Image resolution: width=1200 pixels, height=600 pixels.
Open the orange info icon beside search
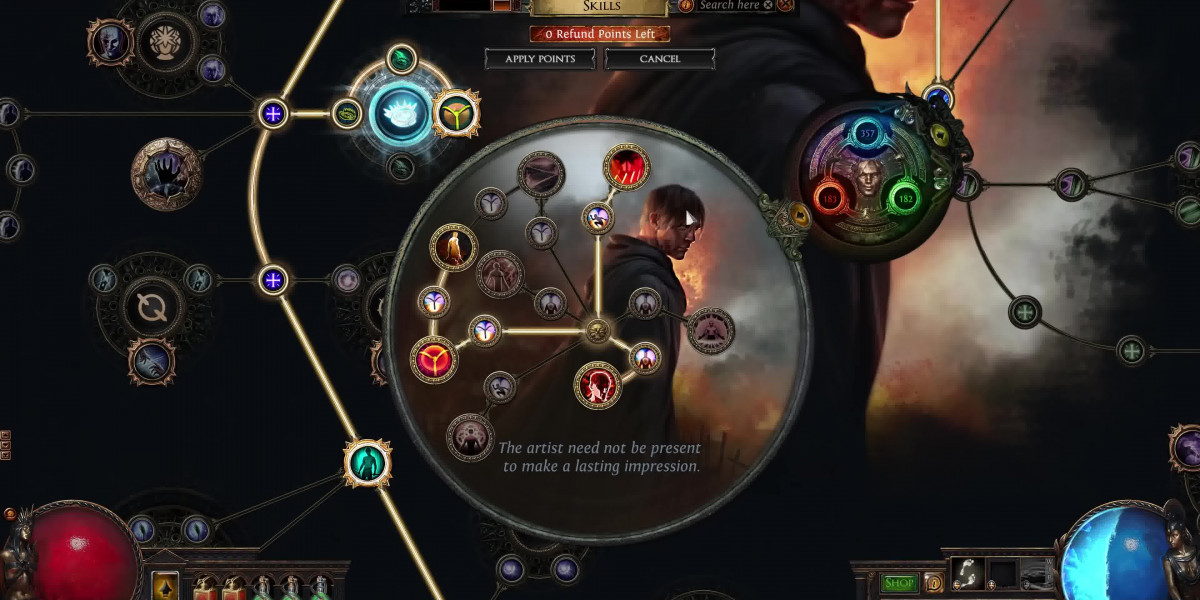click(686, 5)
